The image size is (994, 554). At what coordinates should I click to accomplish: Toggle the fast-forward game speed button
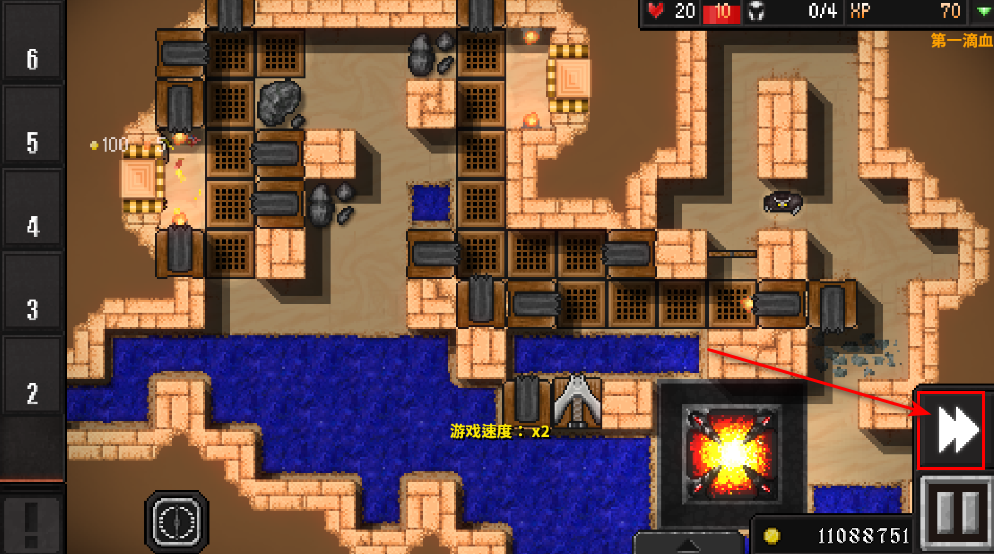coord(950,430)
